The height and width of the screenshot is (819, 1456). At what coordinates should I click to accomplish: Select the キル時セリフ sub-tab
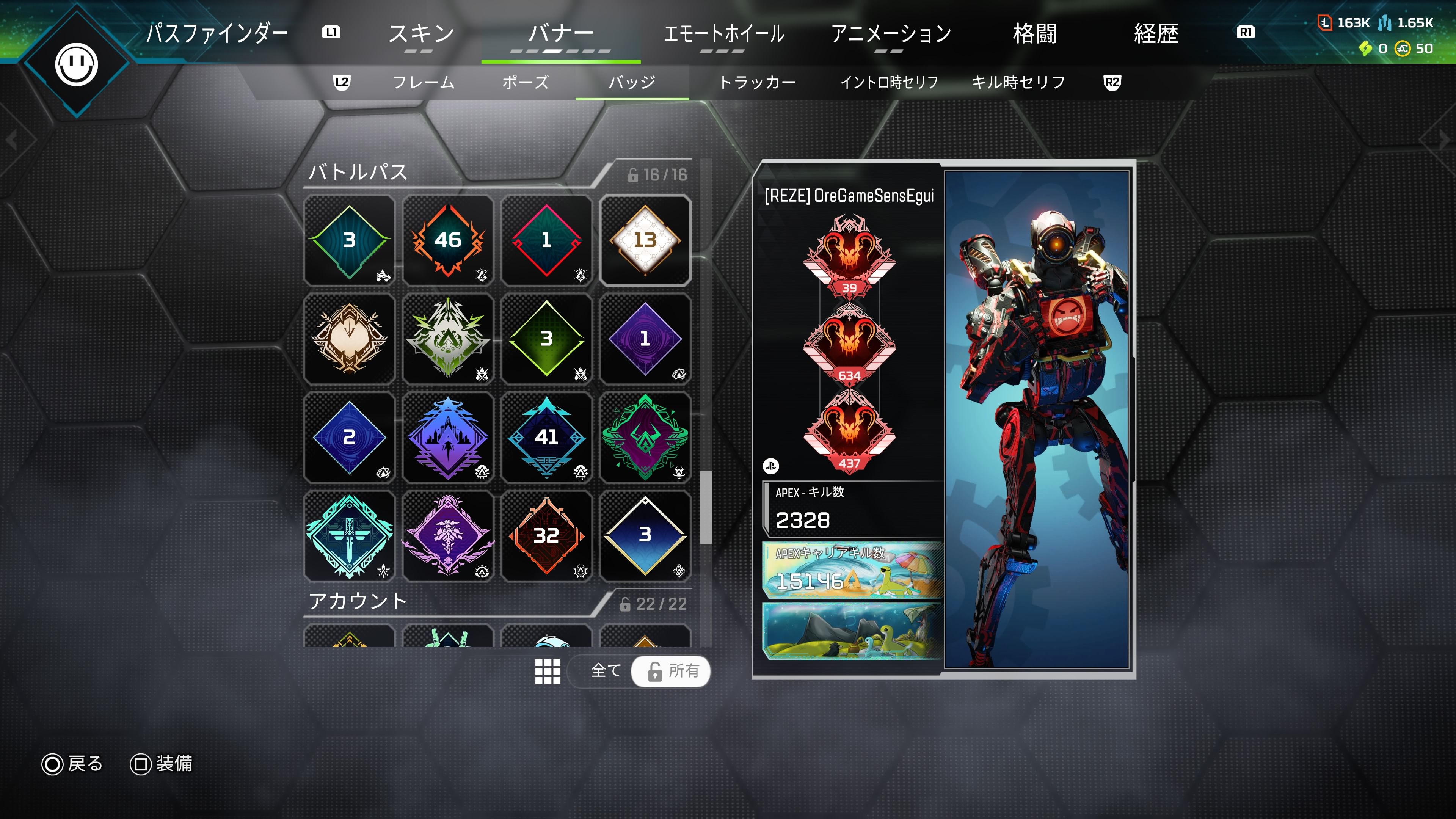click(1018, 83)
